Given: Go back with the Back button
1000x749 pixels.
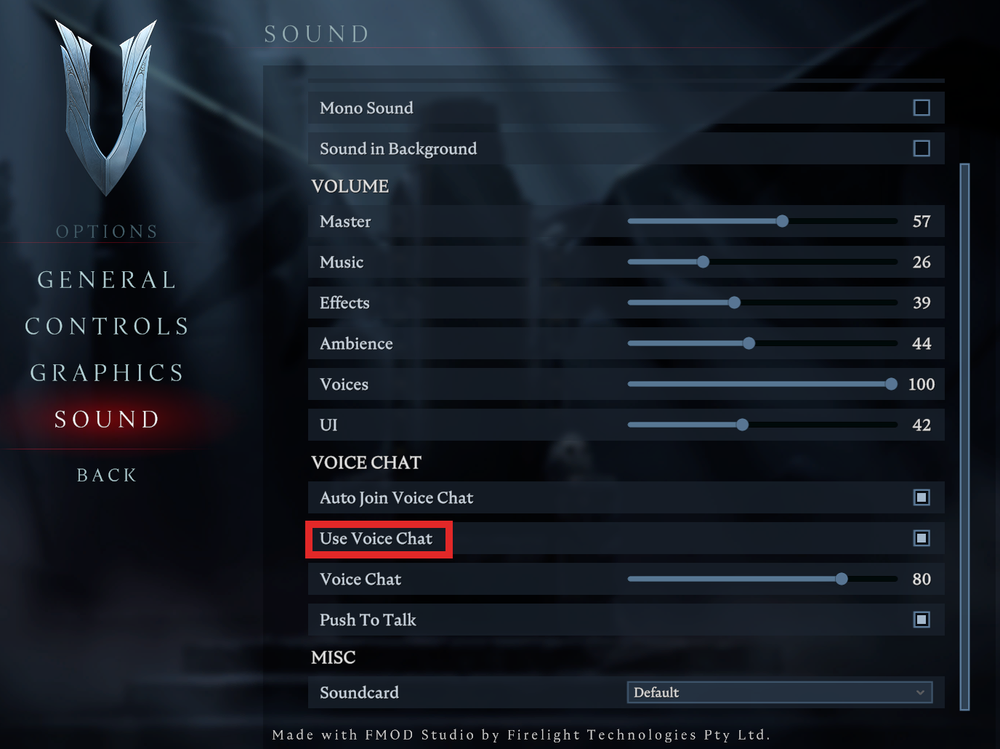Looking at the screenshot, I should click(x=107, y=475).
